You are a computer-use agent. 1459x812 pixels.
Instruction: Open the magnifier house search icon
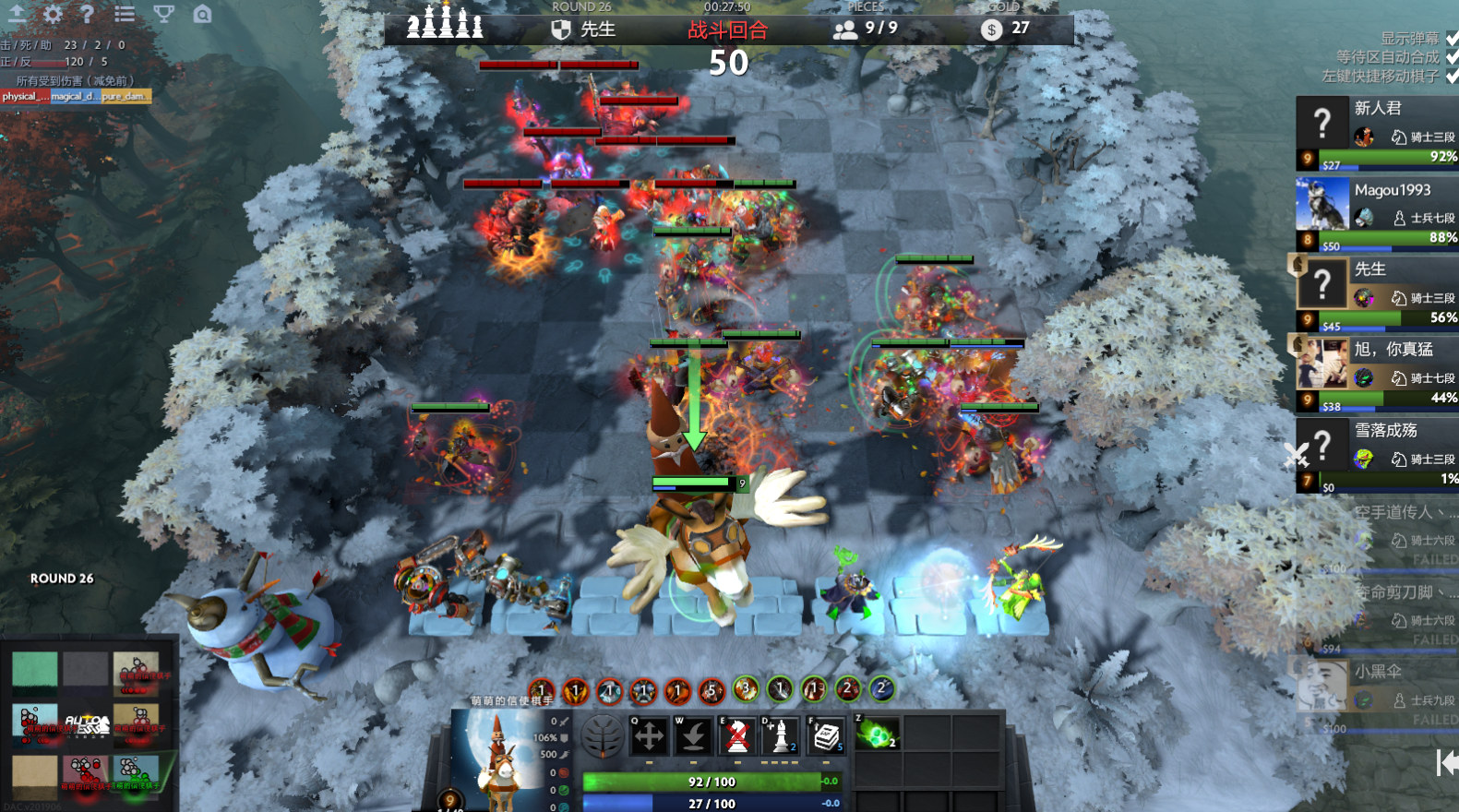click(x=202, y=14)
